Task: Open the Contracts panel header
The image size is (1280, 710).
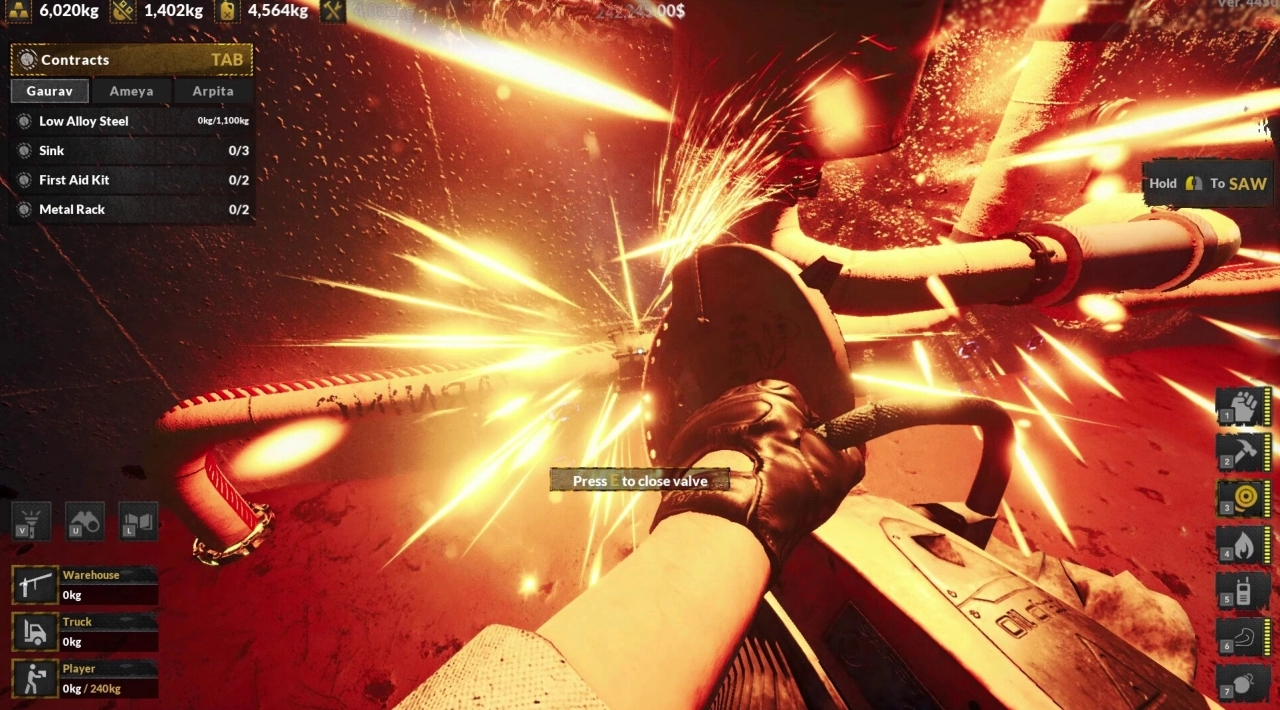Action: [131, 60]
